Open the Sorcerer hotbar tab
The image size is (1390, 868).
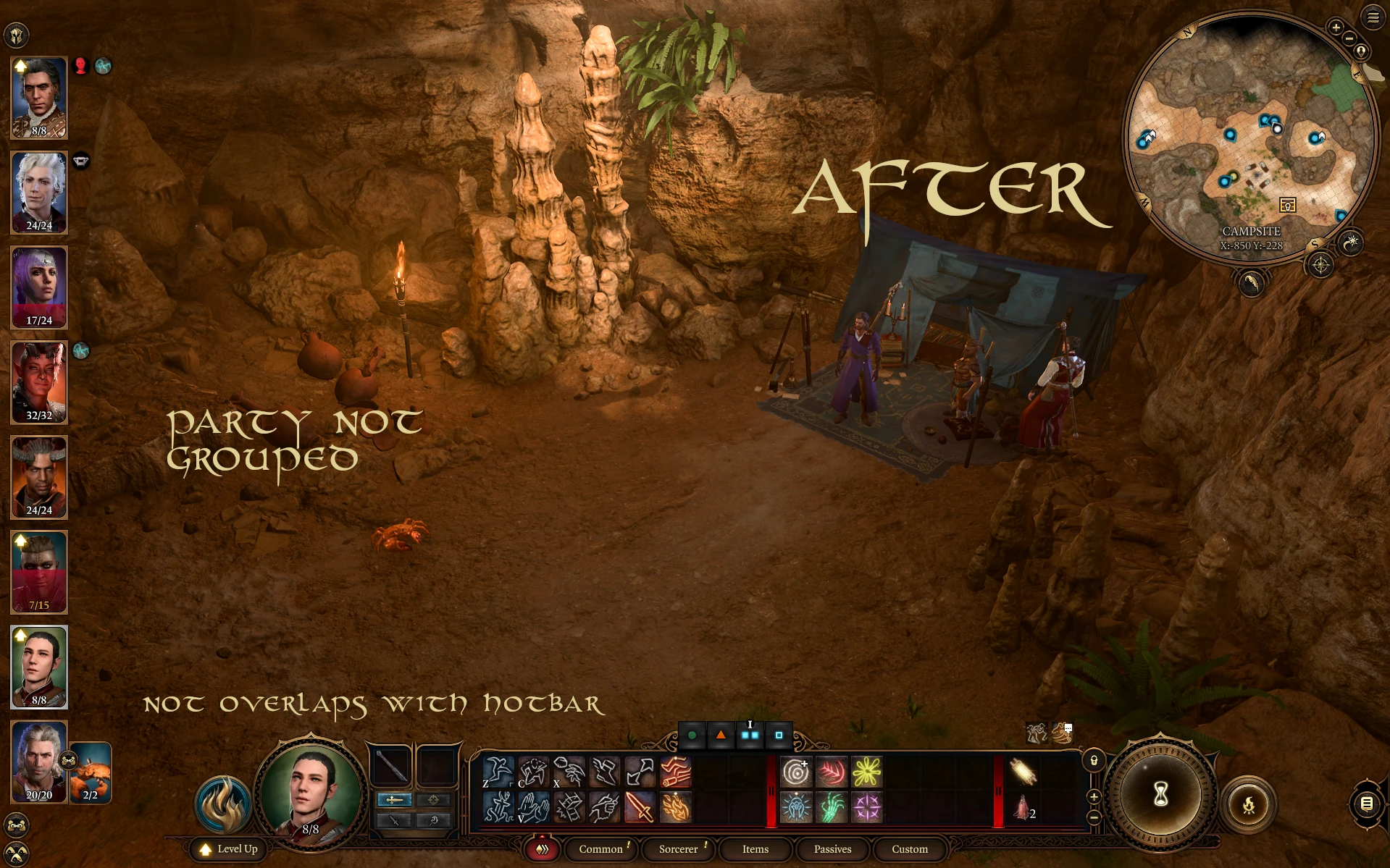(x=678, y=849)
